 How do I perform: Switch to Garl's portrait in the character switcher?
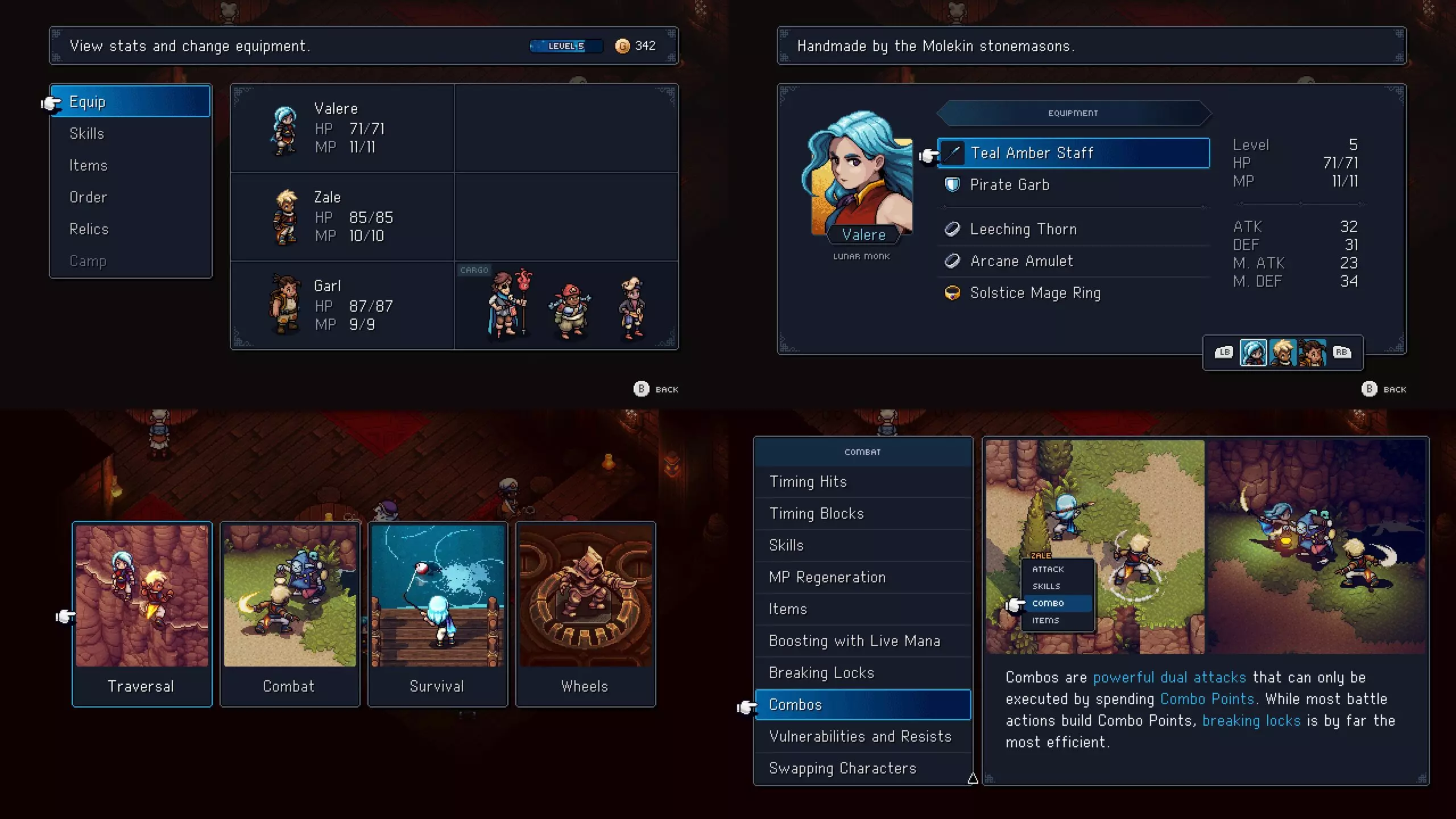[1312, 353]
